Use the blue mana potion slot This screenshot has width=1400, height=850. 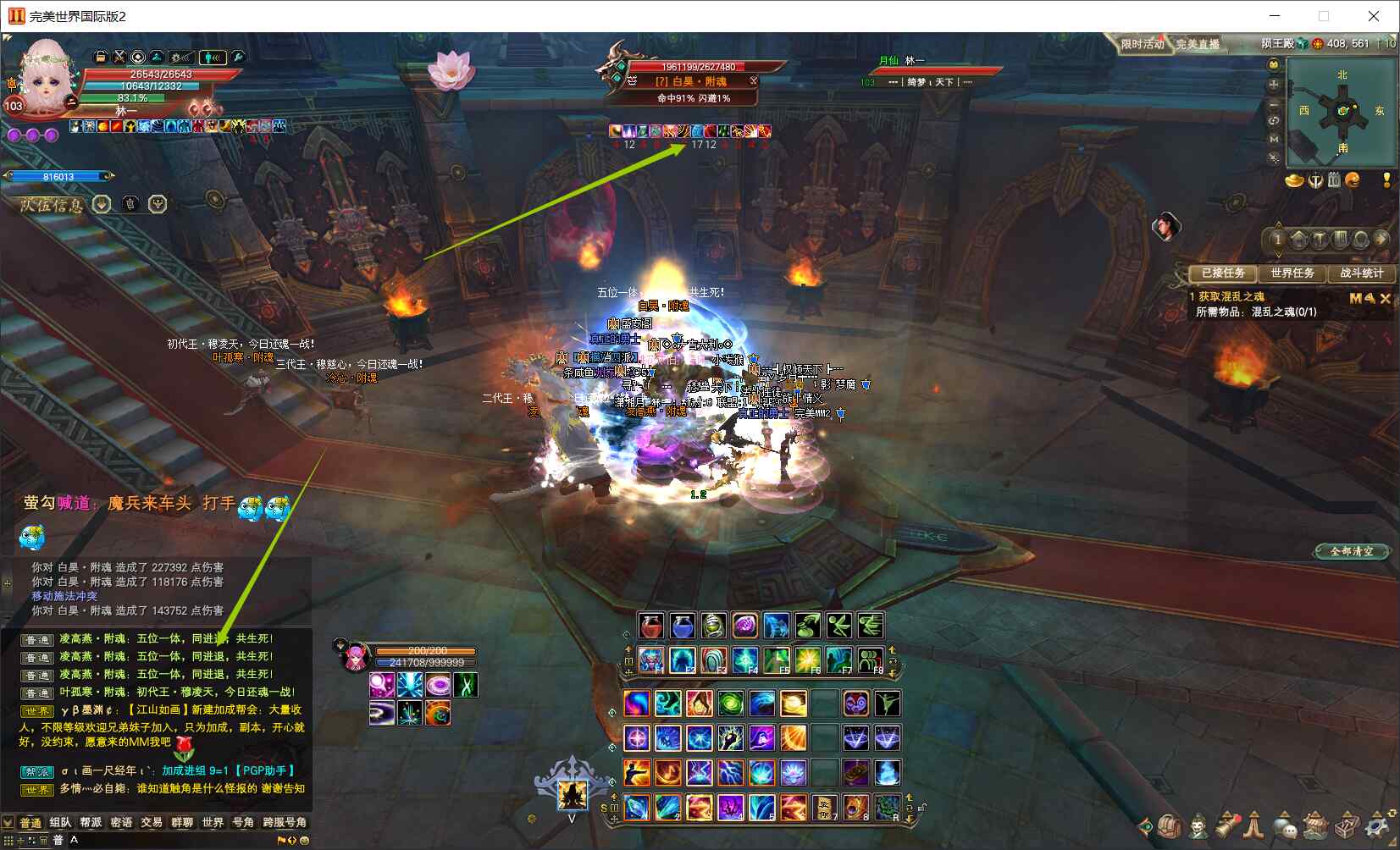(683, 626)
